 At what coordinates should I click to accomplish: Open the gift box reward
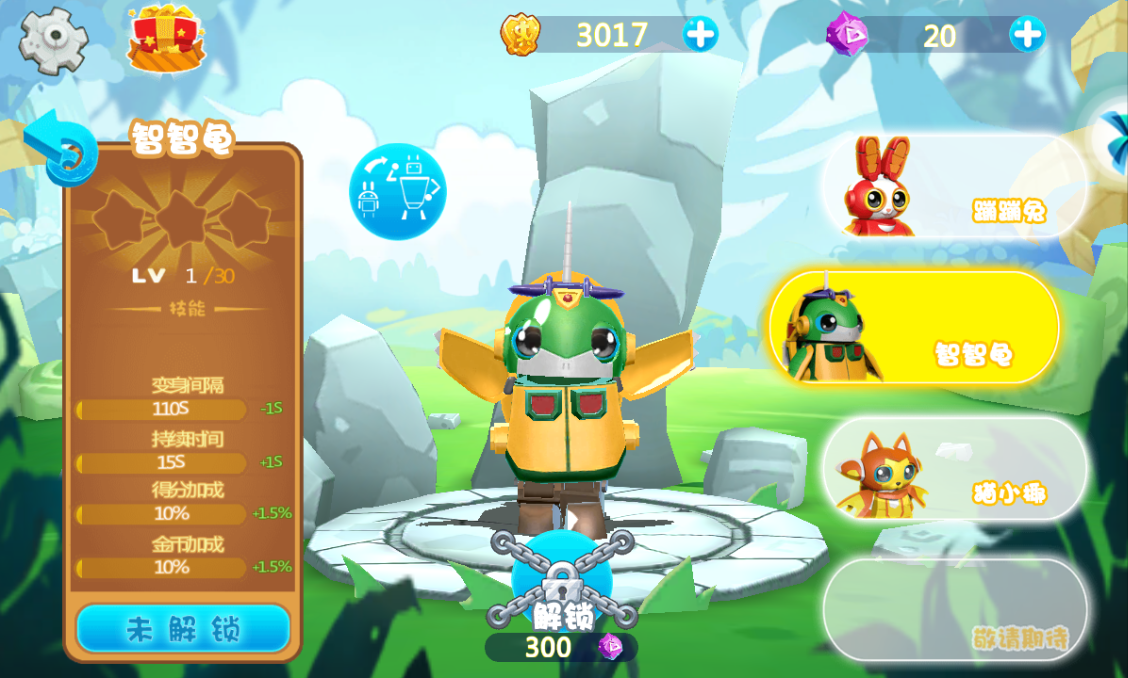click(165, 39)
